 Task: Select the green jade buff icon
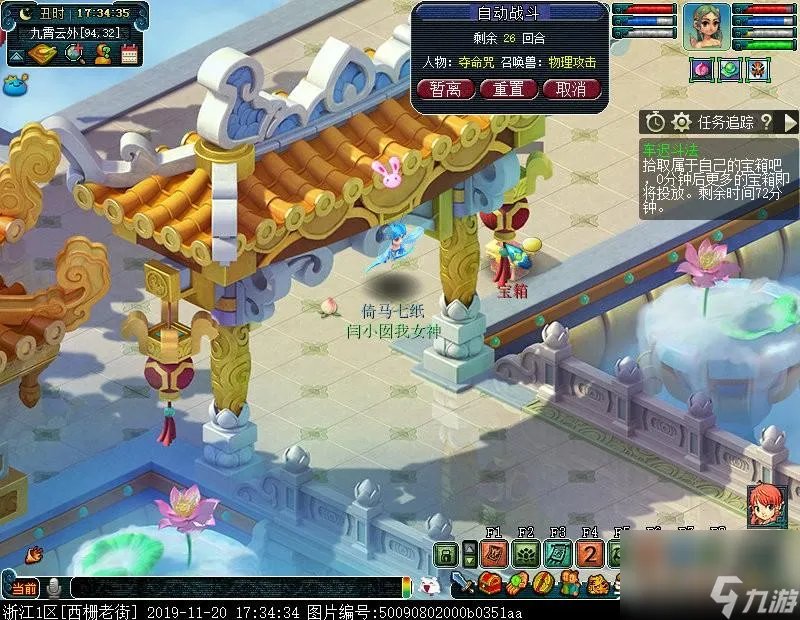coord(729,69)
